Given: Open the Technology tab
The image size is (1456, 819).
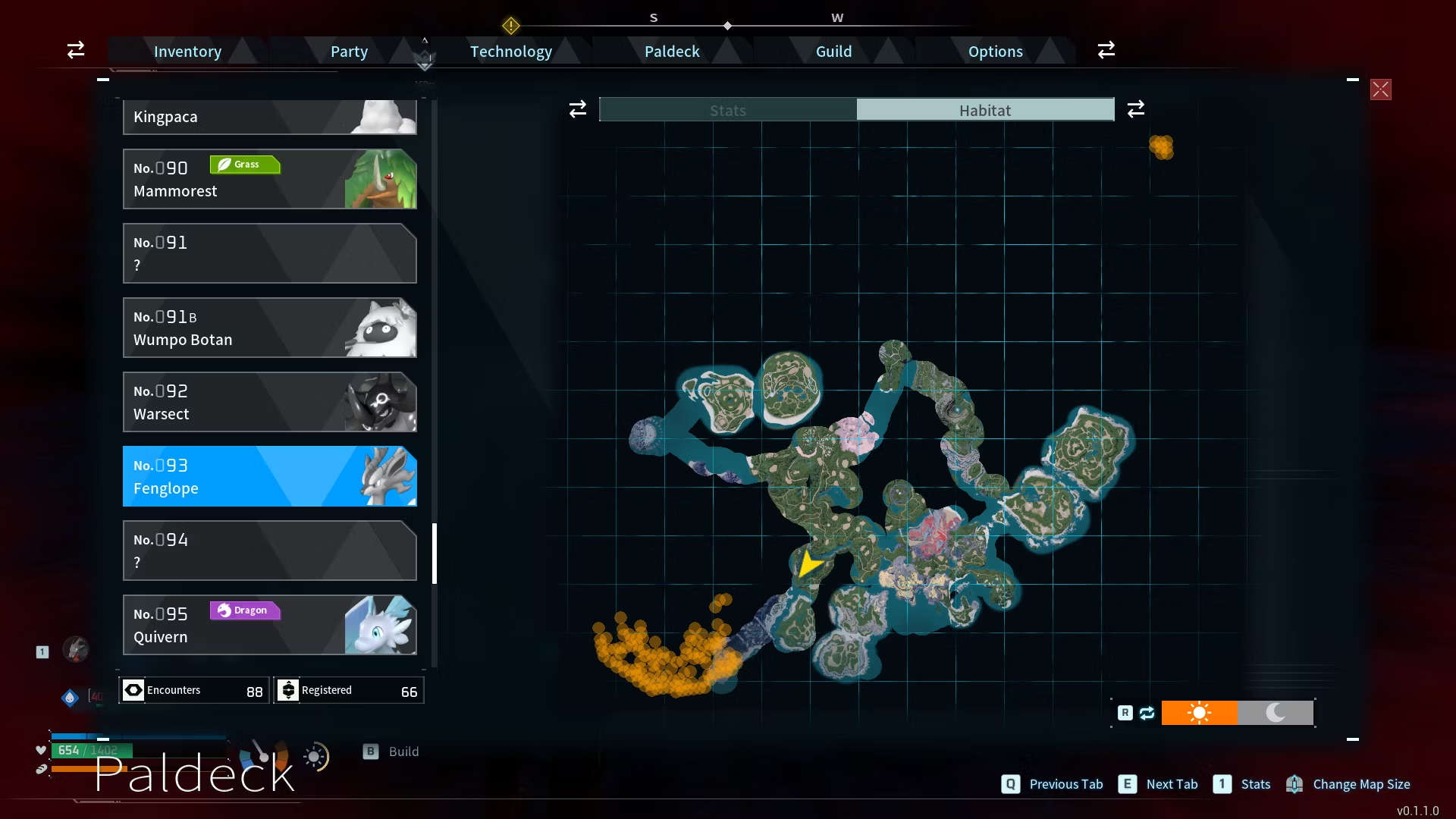Looking at the screenshot, I should tap(510, 52).
